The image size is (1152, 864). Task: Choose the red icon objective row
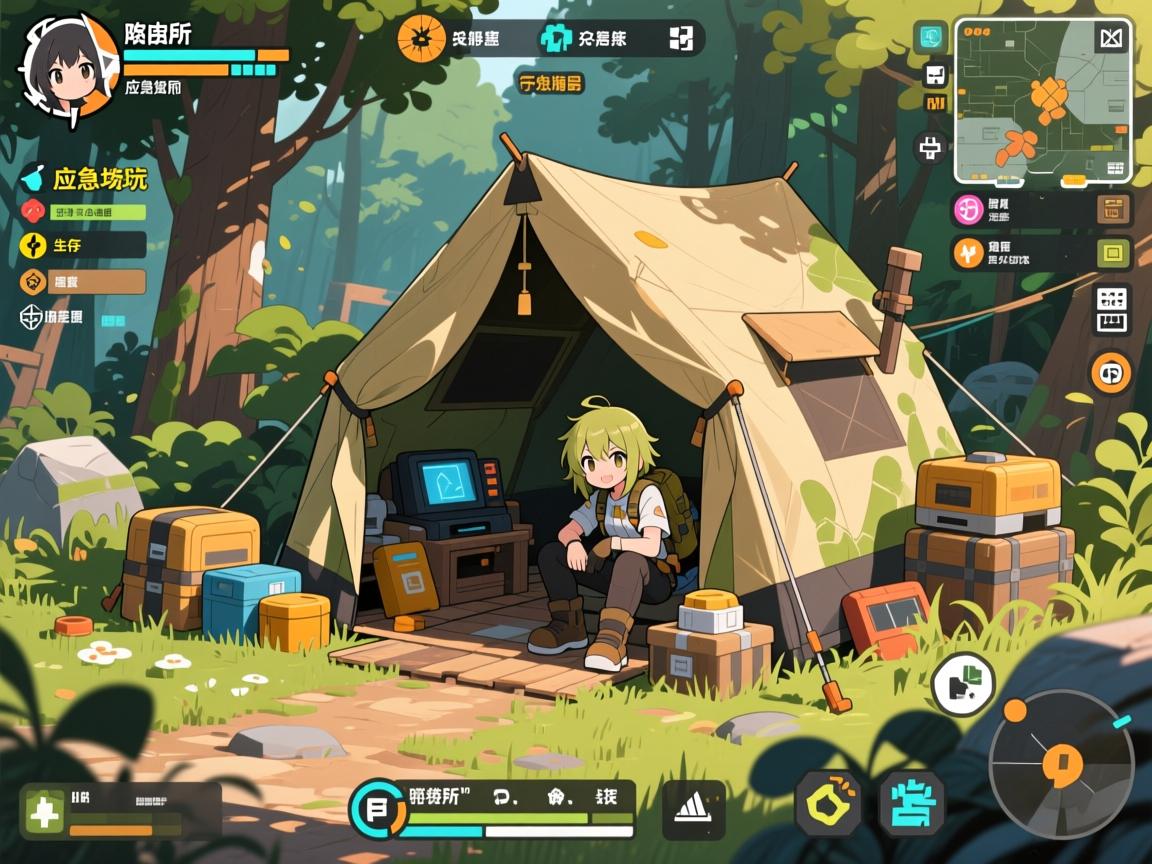pyautogui.click(x=82, y=212)
